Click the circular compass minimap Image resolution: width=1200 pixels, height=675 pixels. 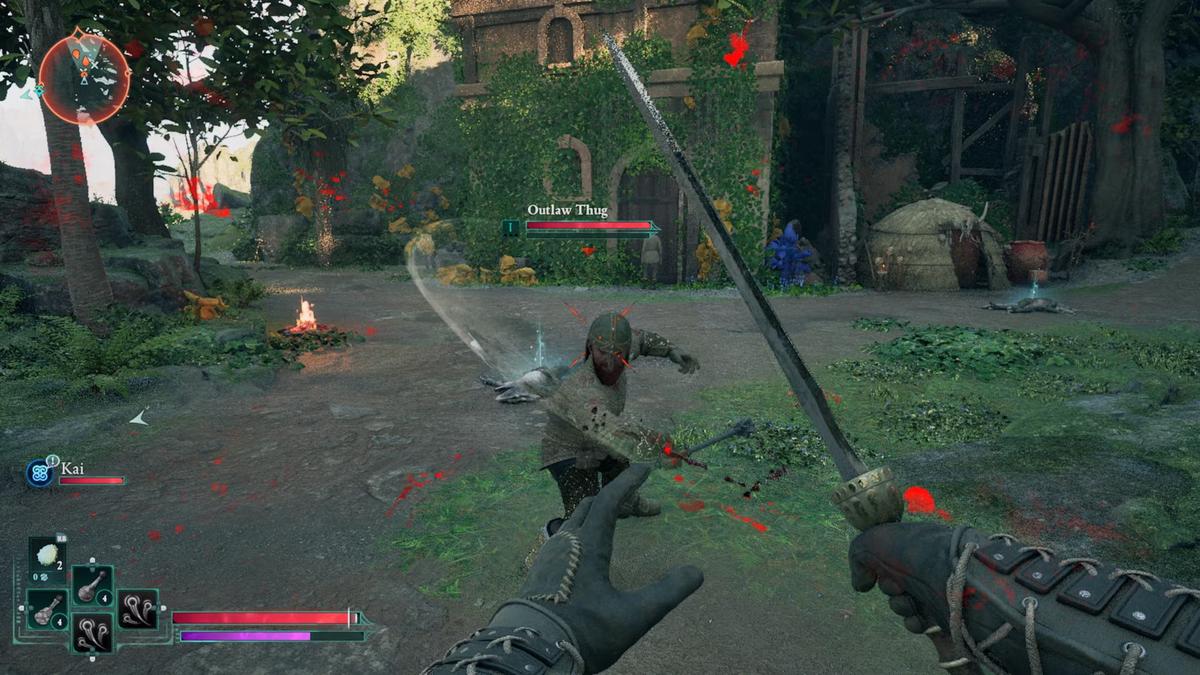coord(84,78)
